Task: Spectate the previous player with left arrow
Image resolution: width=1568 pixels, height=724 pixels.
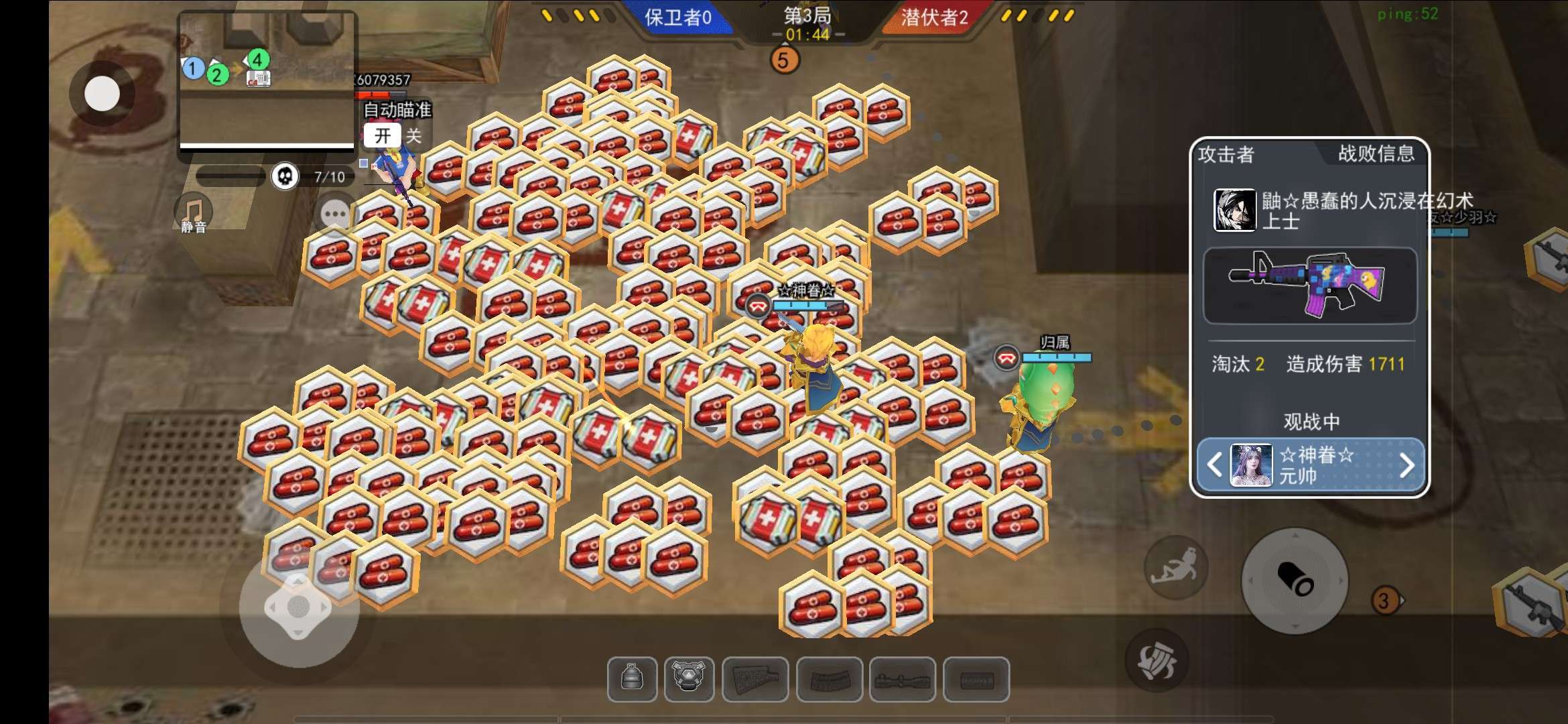Action: point(1214,465)
